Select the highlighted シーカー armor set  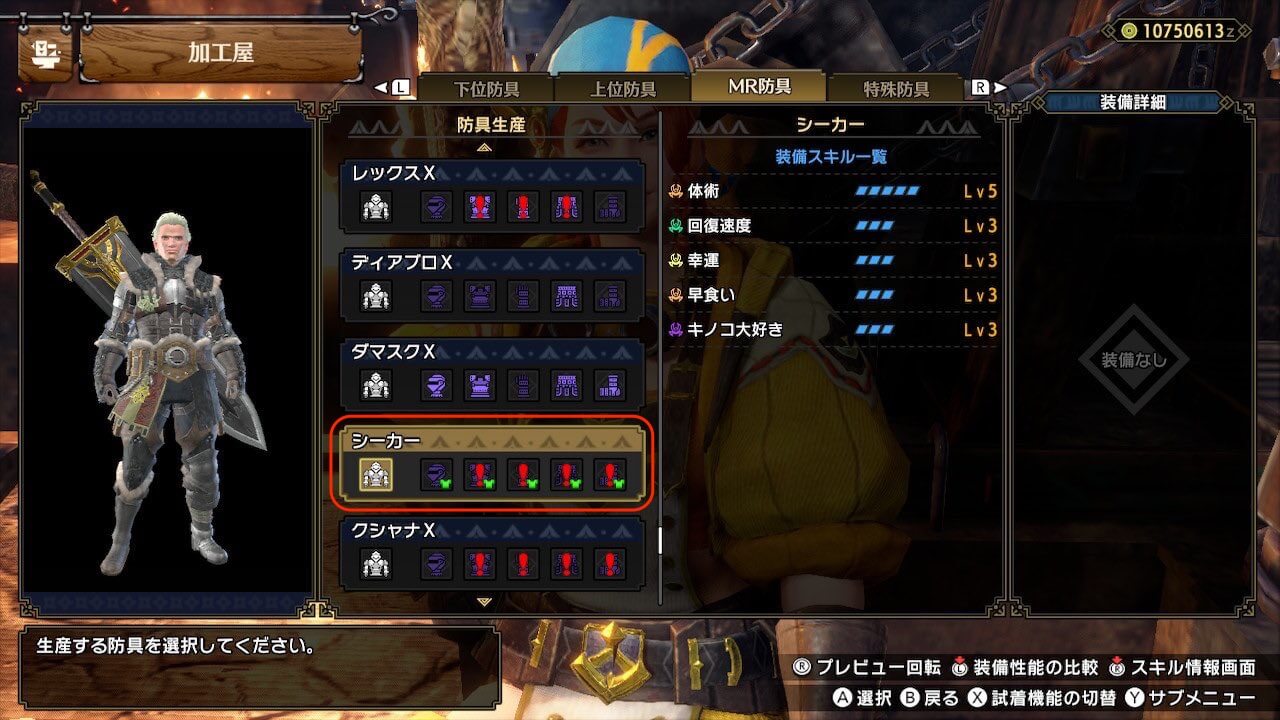(x=492, y=464)
